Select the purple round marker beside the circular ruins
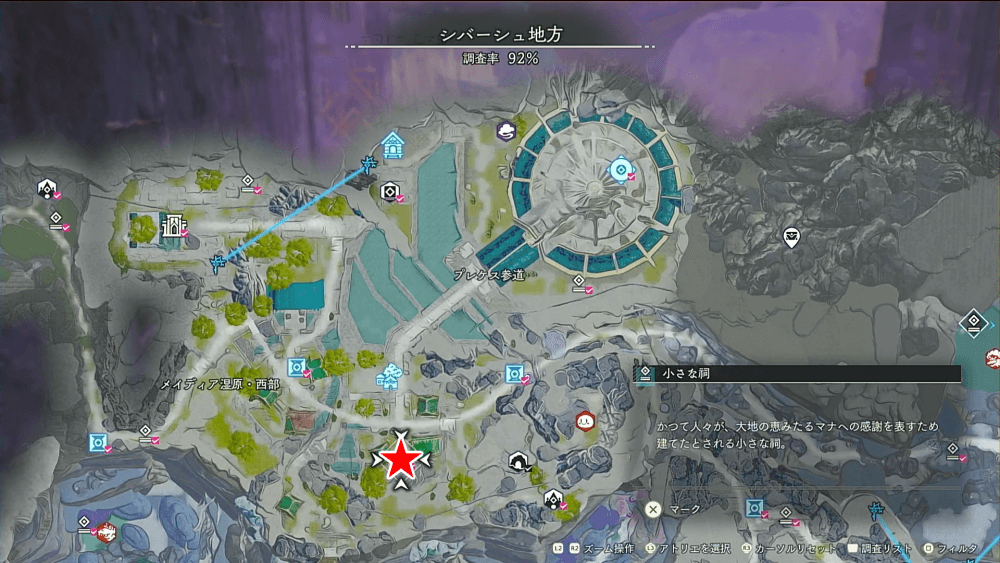Screen dimensions: 1000x563 507,130
